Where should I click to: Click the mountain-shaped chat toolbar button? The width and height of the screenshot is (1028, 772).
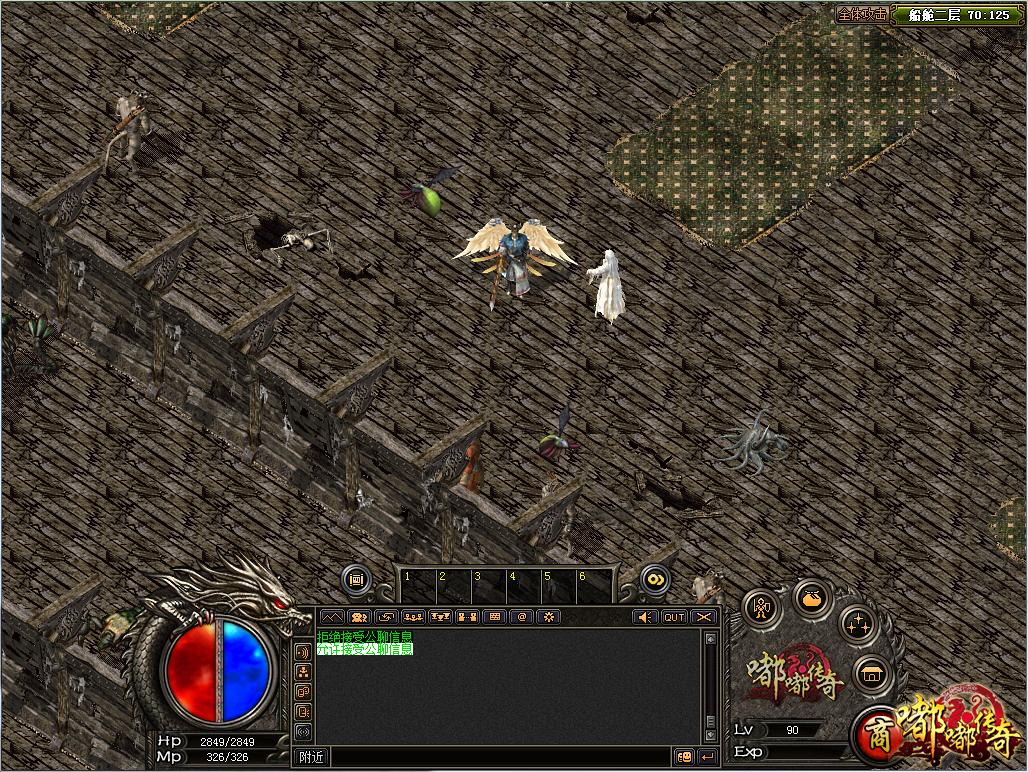pyautogui.click(x=332, y=617)
